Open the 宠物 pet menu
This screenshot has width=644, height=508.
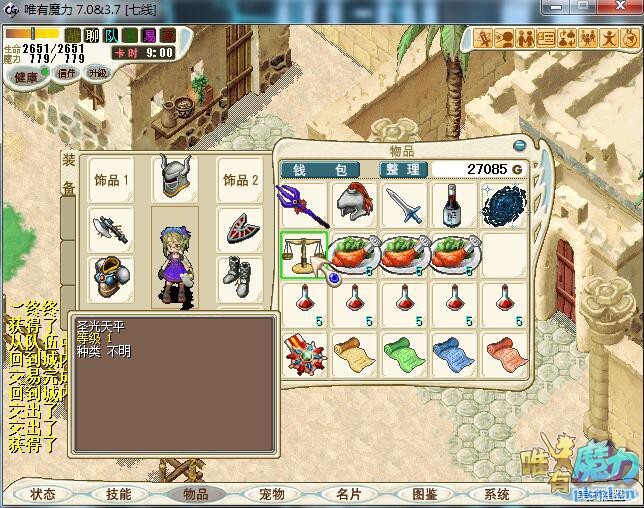pos(272,494)
